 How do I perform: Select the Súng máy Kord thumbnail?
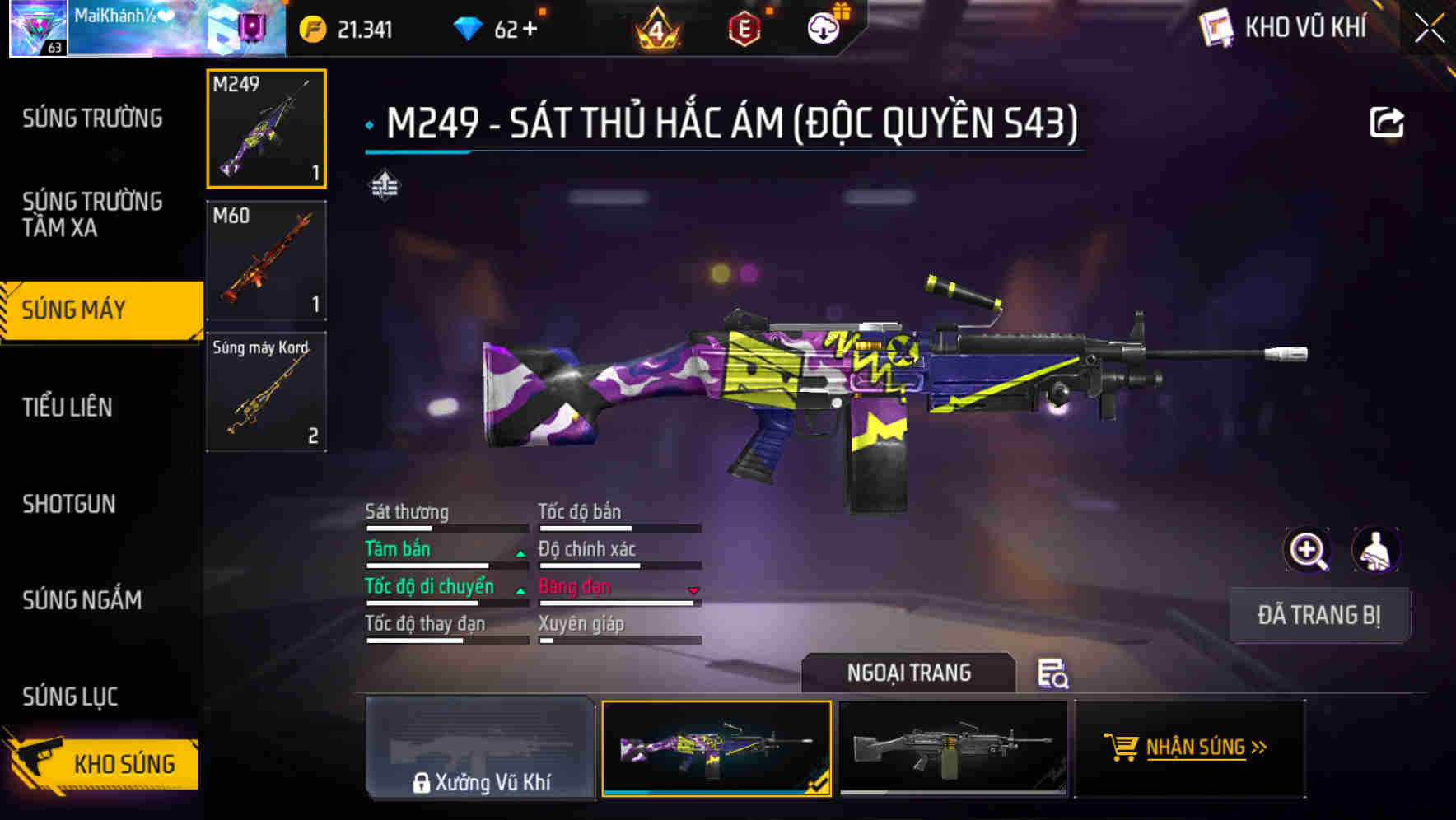coord(265,392)
